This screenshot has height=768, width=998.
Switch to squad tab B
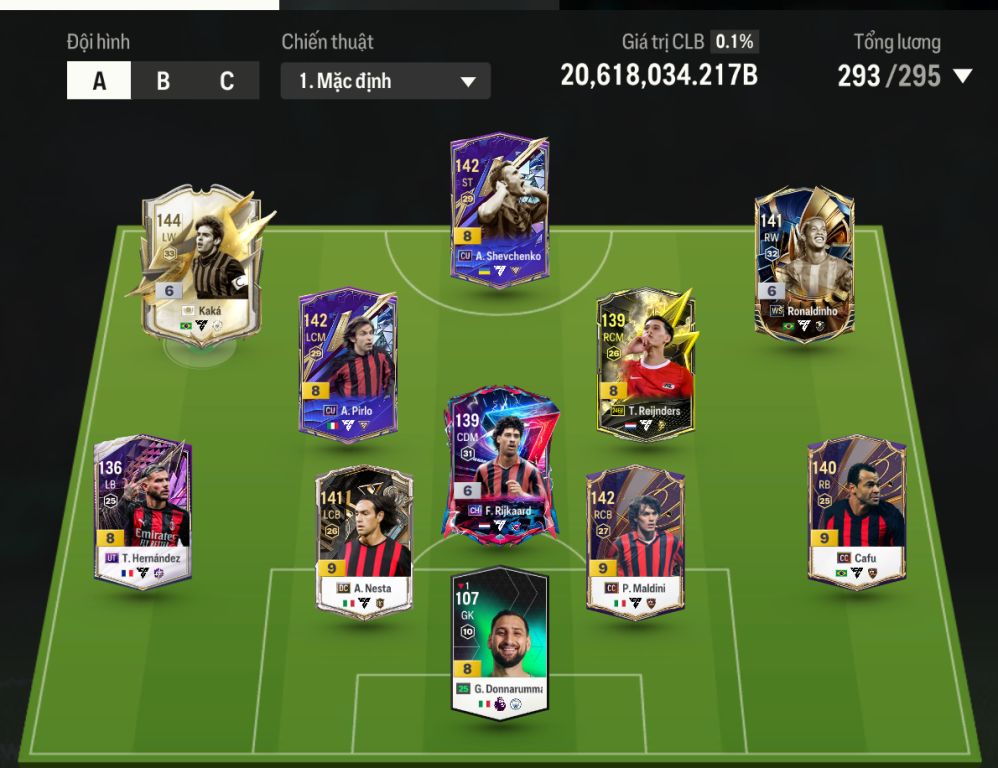pyautogui.click(x=163, y=81)
